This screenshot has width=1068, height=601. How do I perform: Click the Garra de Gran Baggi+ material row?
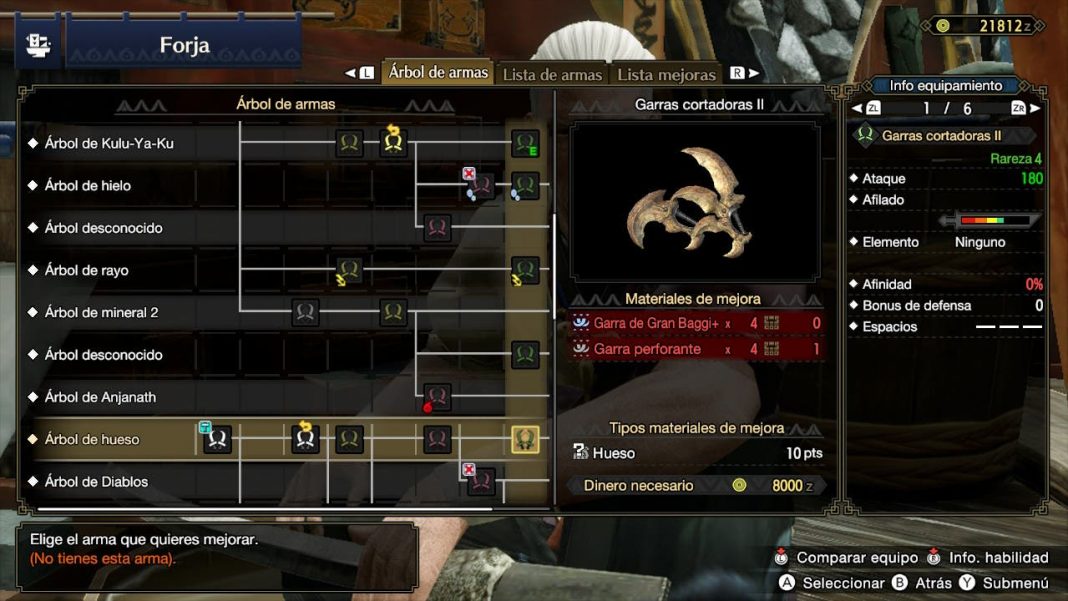point(697,323)
